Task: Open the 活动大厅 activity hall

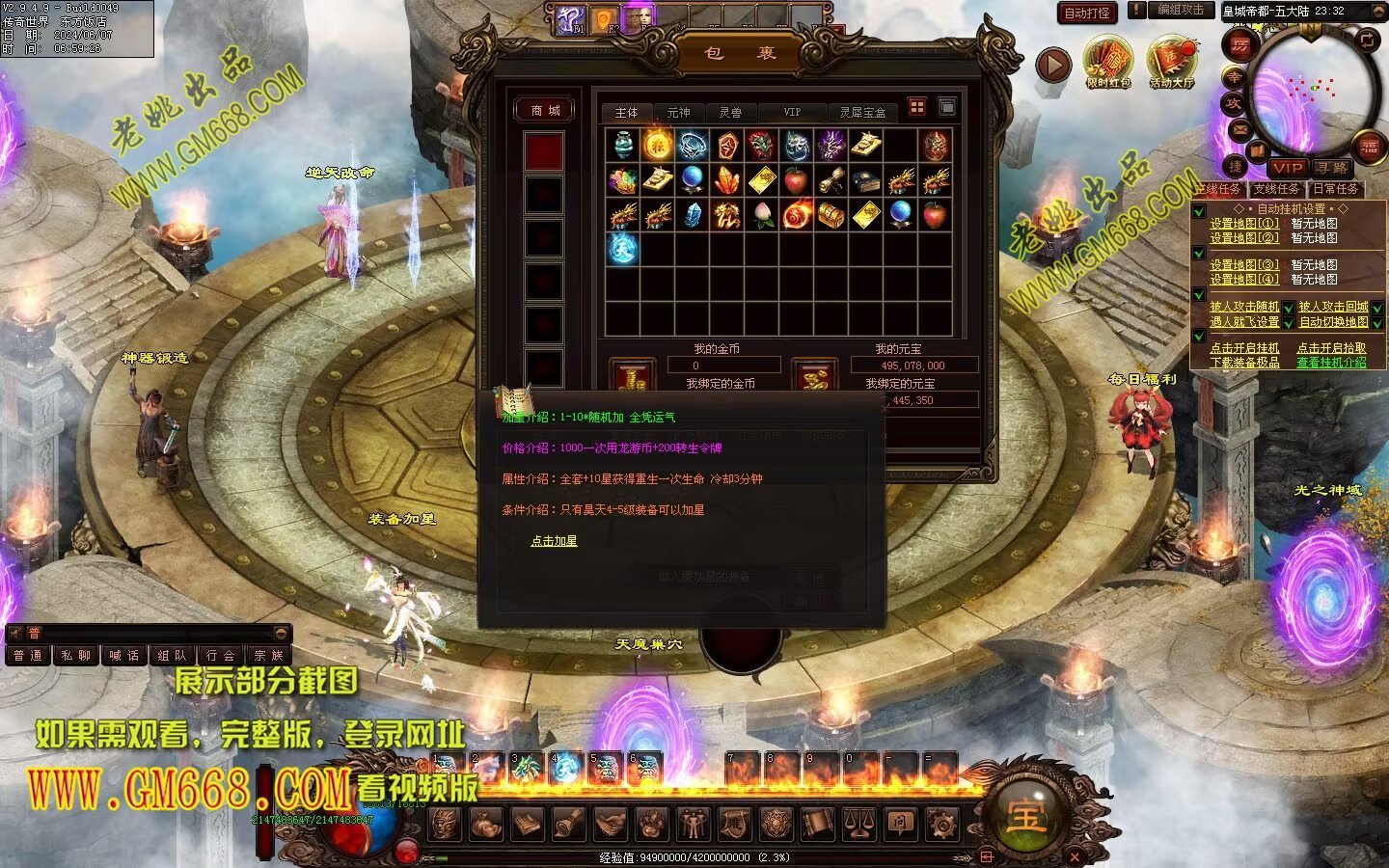Action: point(1171,64)
